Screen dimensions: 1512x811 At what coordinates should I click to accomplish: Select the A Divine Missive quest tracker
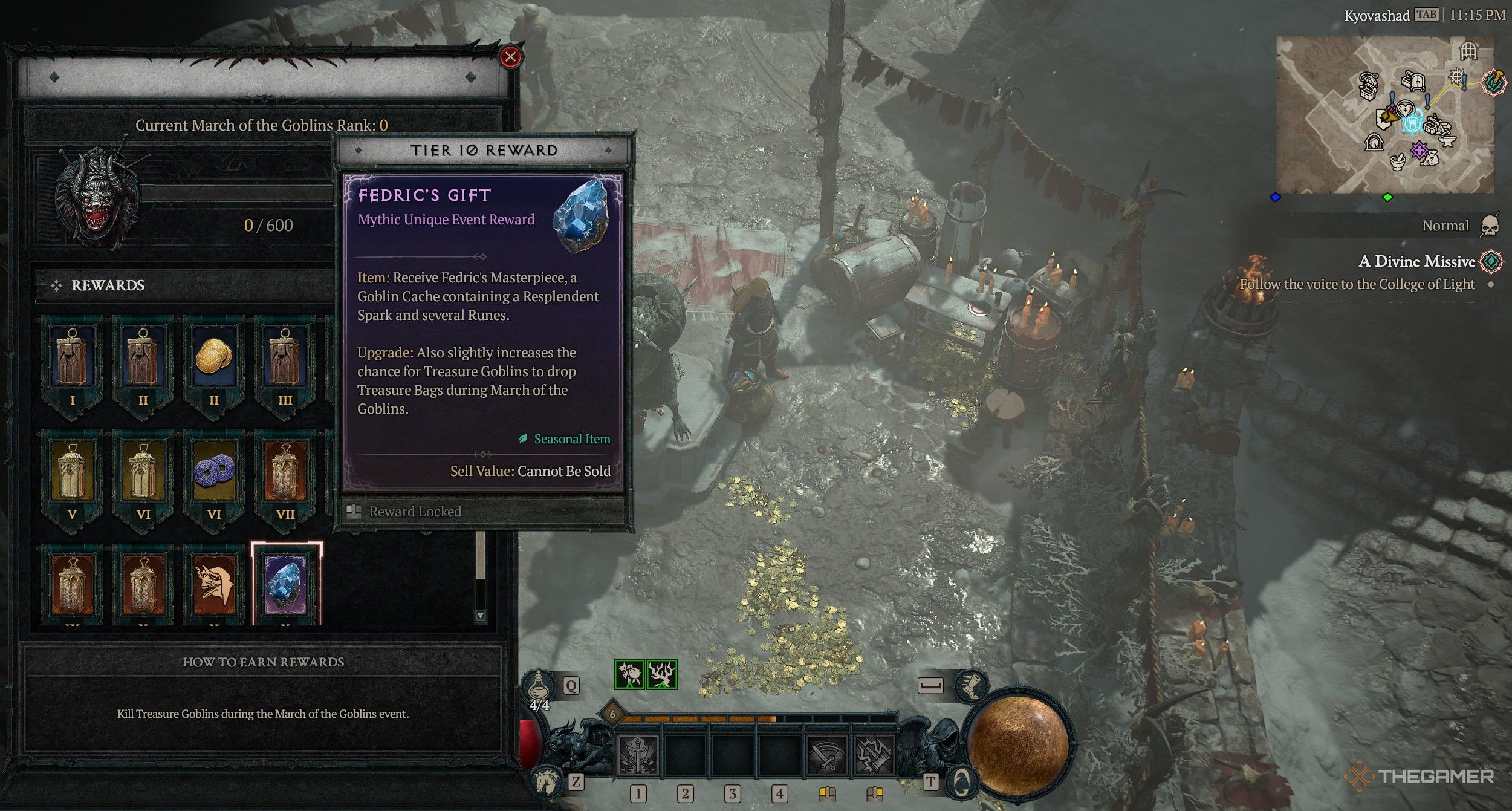coord(1416,261)
